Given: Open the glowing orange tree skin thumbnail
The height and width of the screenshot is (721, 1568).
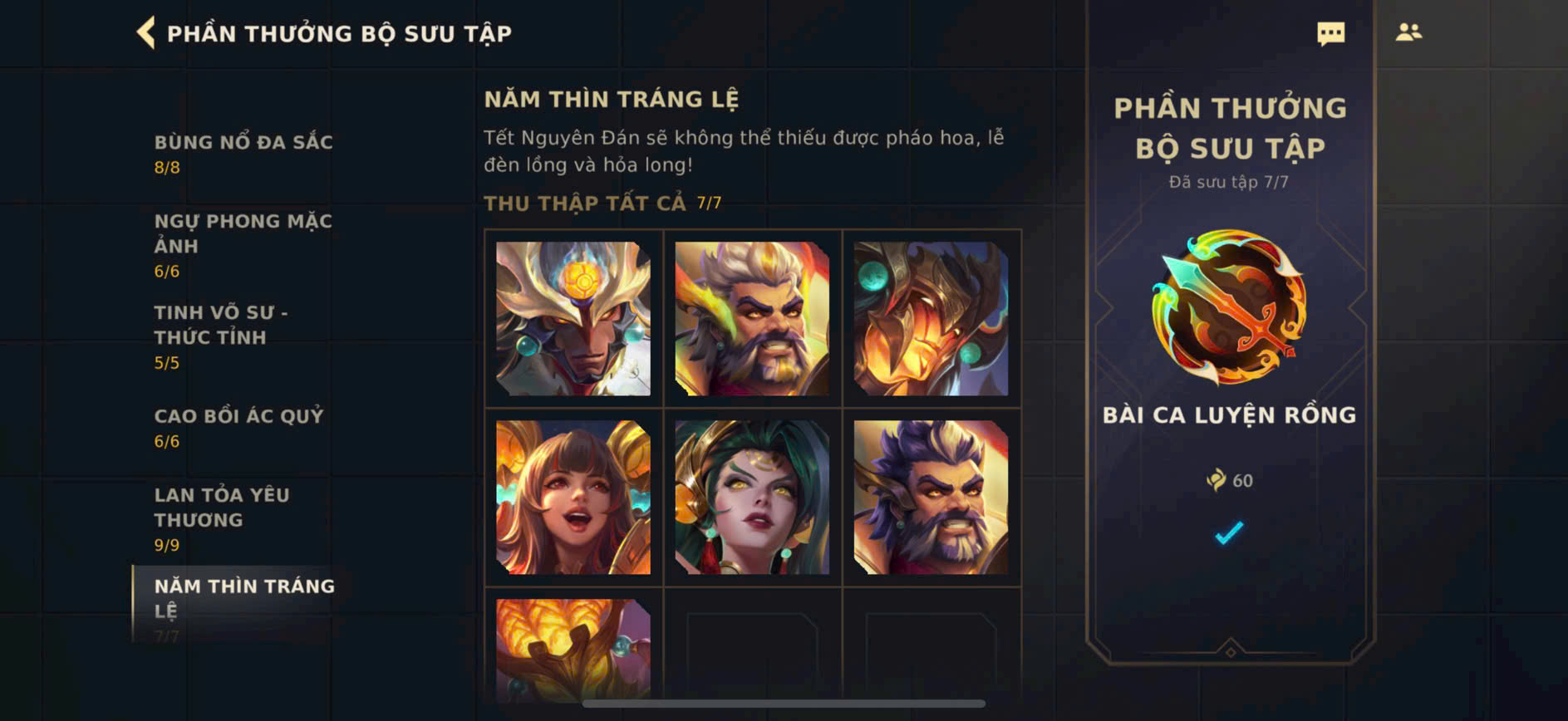Looking at the screenshot, I should pos(573,648).
